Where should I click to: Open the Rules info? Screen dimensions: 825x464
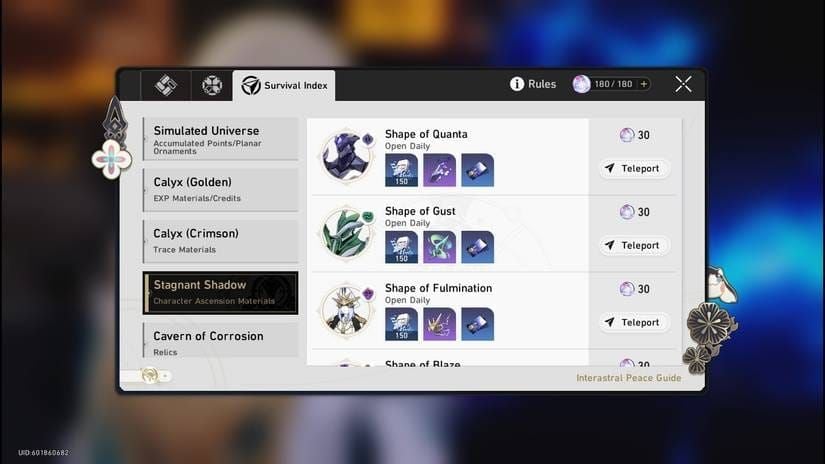(533, 84)
